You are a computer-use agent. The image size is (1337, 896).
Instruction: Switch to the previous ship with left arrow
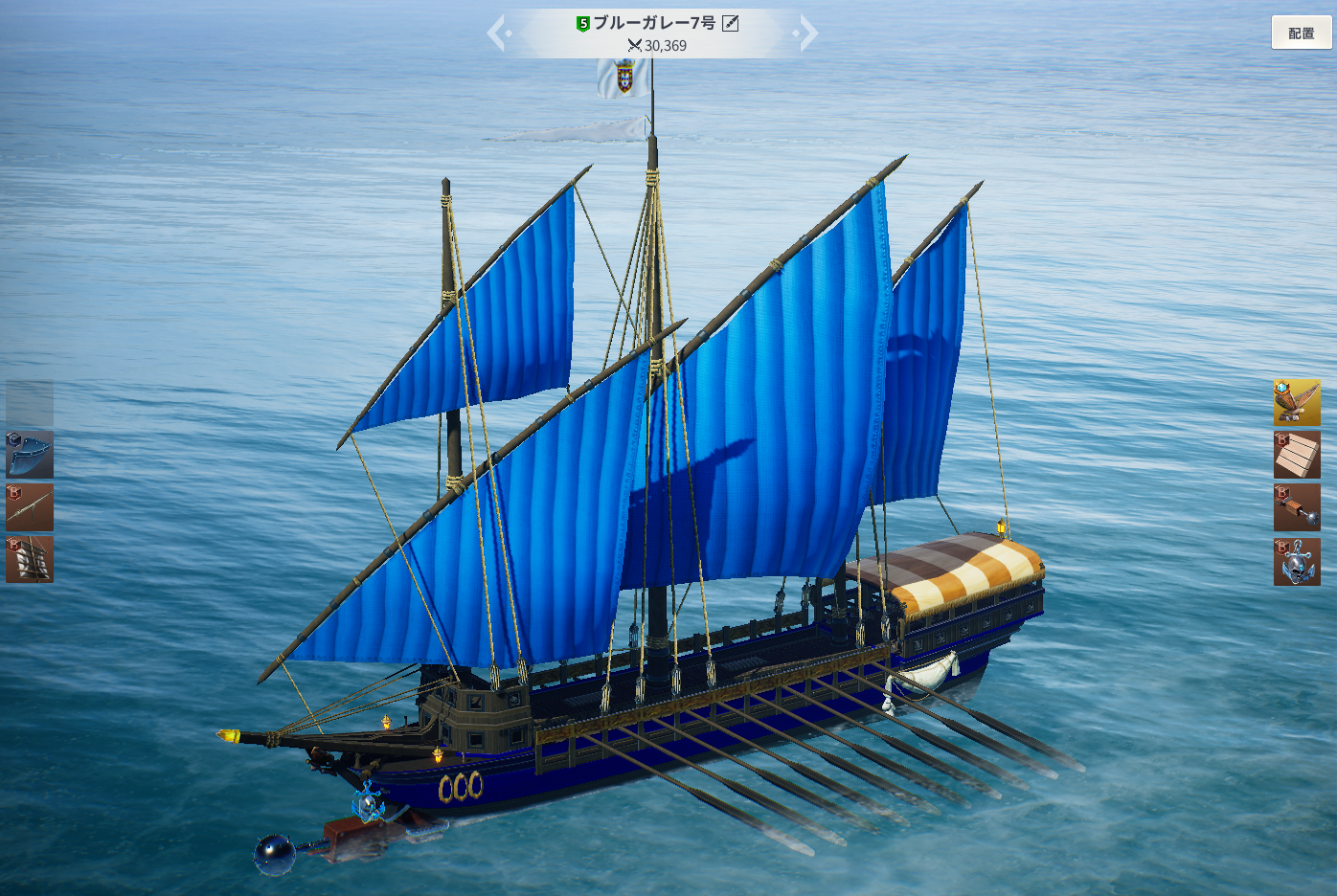pyautogui.click(x=496, y=34)
